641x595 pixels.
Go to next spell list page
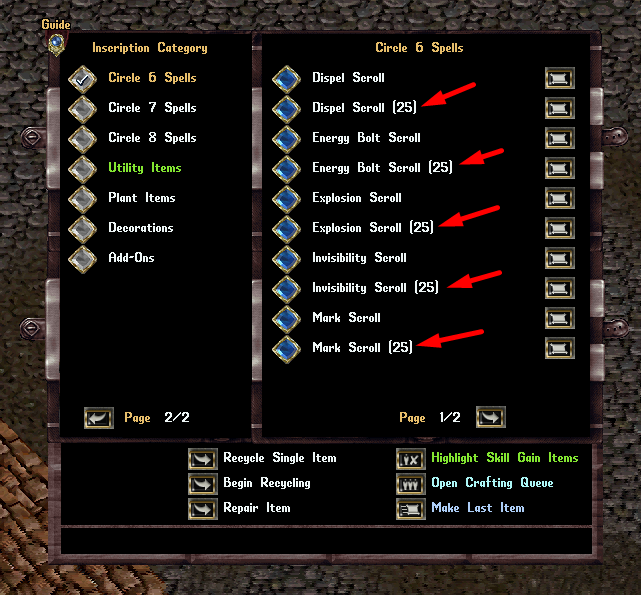click(490, 417)
